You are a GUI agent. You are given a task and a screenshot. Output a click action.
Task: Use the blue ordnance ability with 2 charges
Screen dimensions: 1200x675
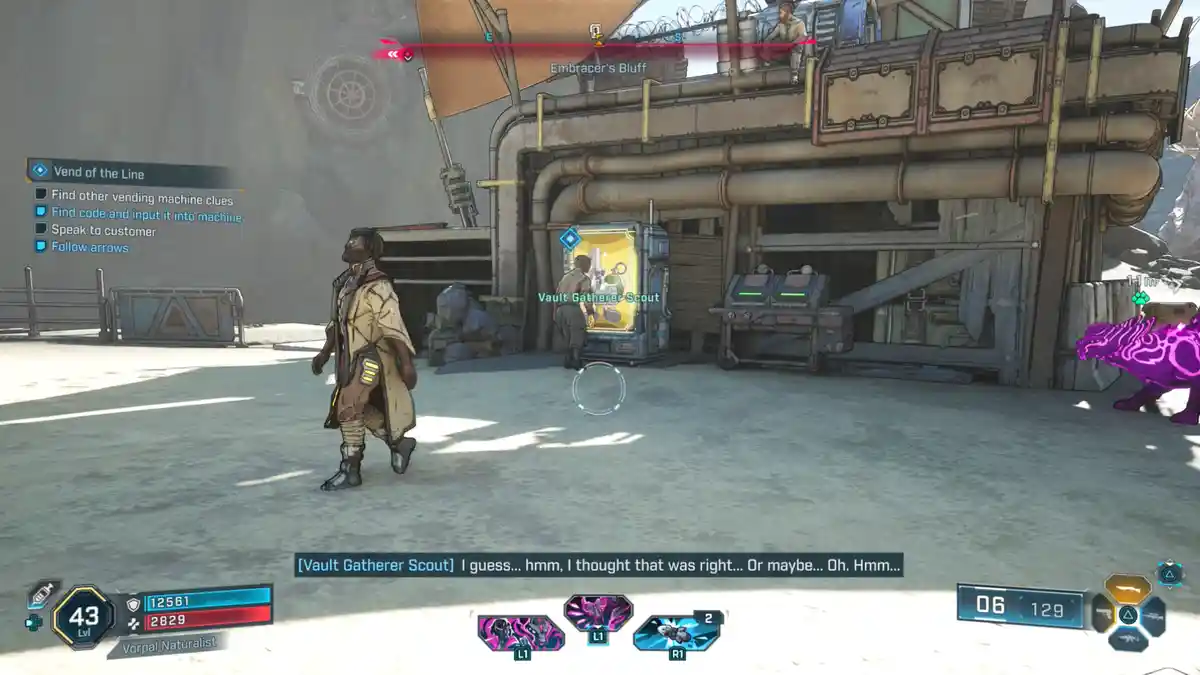(675, 633)
